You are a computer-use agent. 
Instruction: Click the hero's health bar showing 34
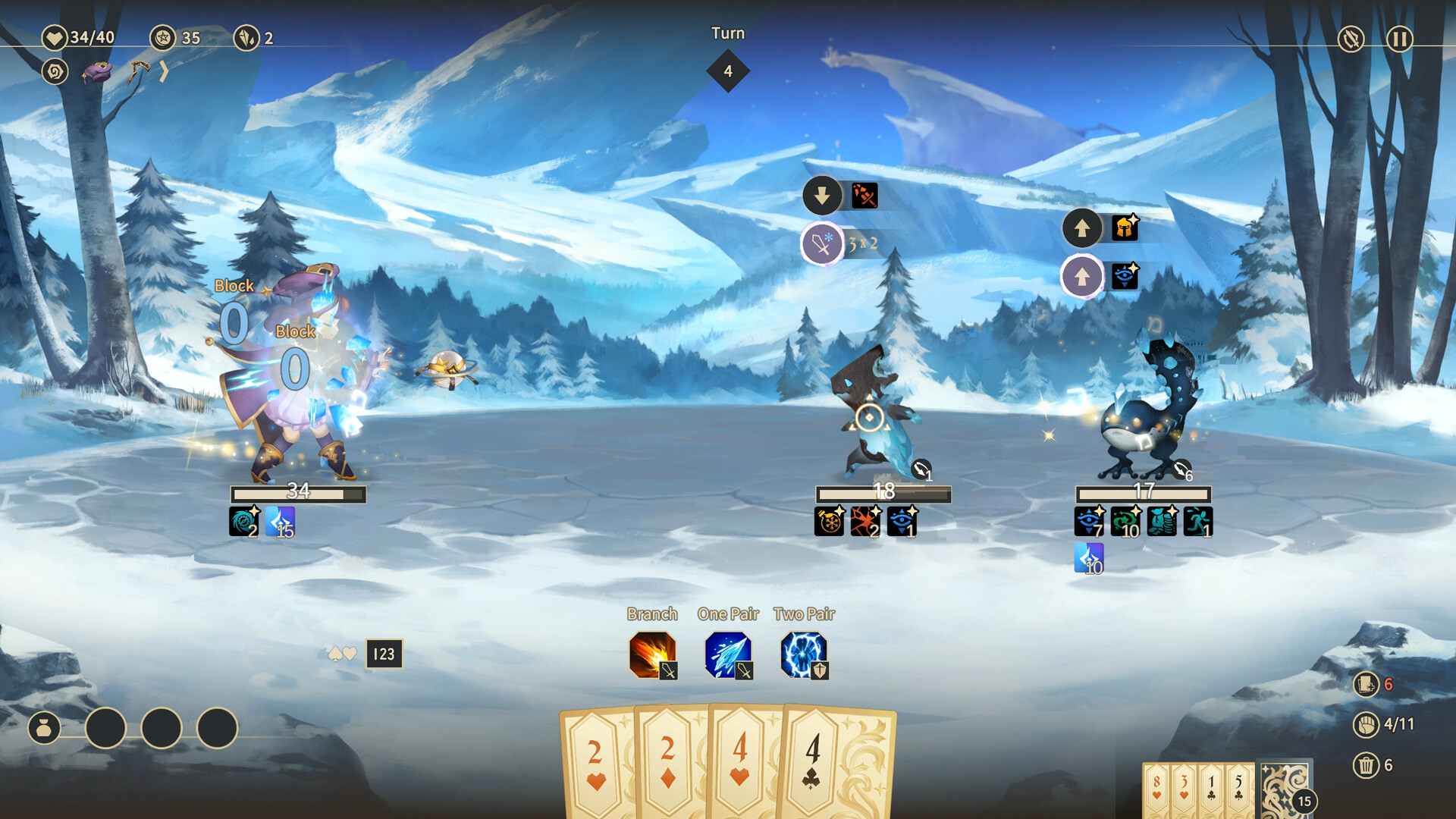click(297, 494)
